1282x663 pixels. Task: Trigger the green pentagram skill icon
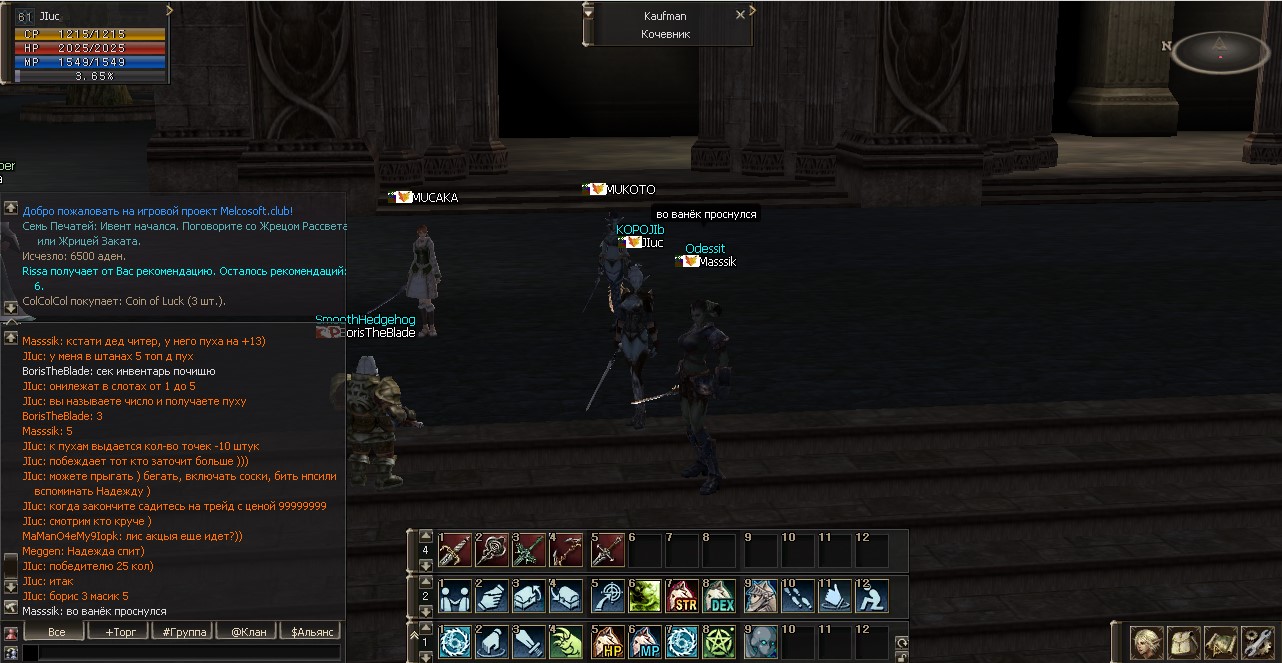[x=720, y=642]
